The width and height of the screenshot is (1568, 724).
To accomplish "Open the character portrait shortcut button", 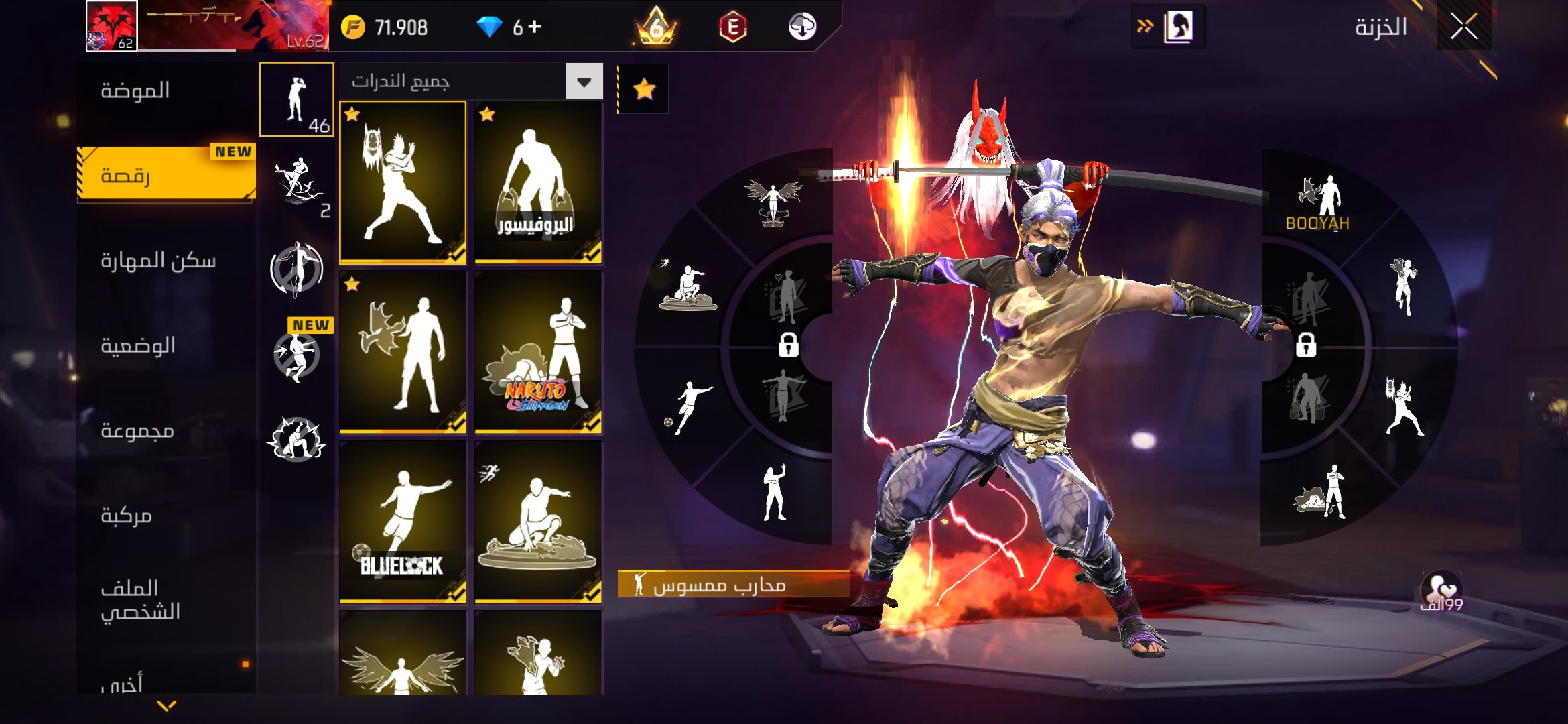I will click(1178, 27).
